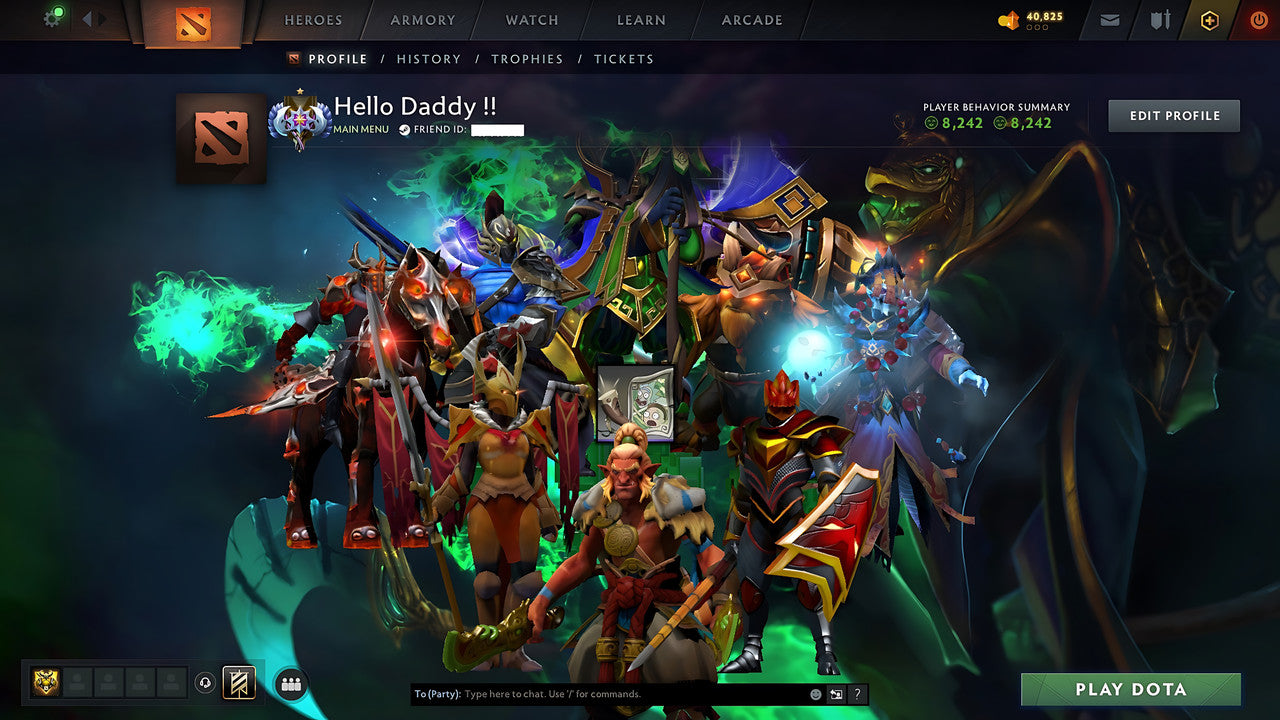Open the settings gear menu
Image resolution: width=1280 pixels, height=720 pixels.
pyautogui.click(x=52, y=18)
